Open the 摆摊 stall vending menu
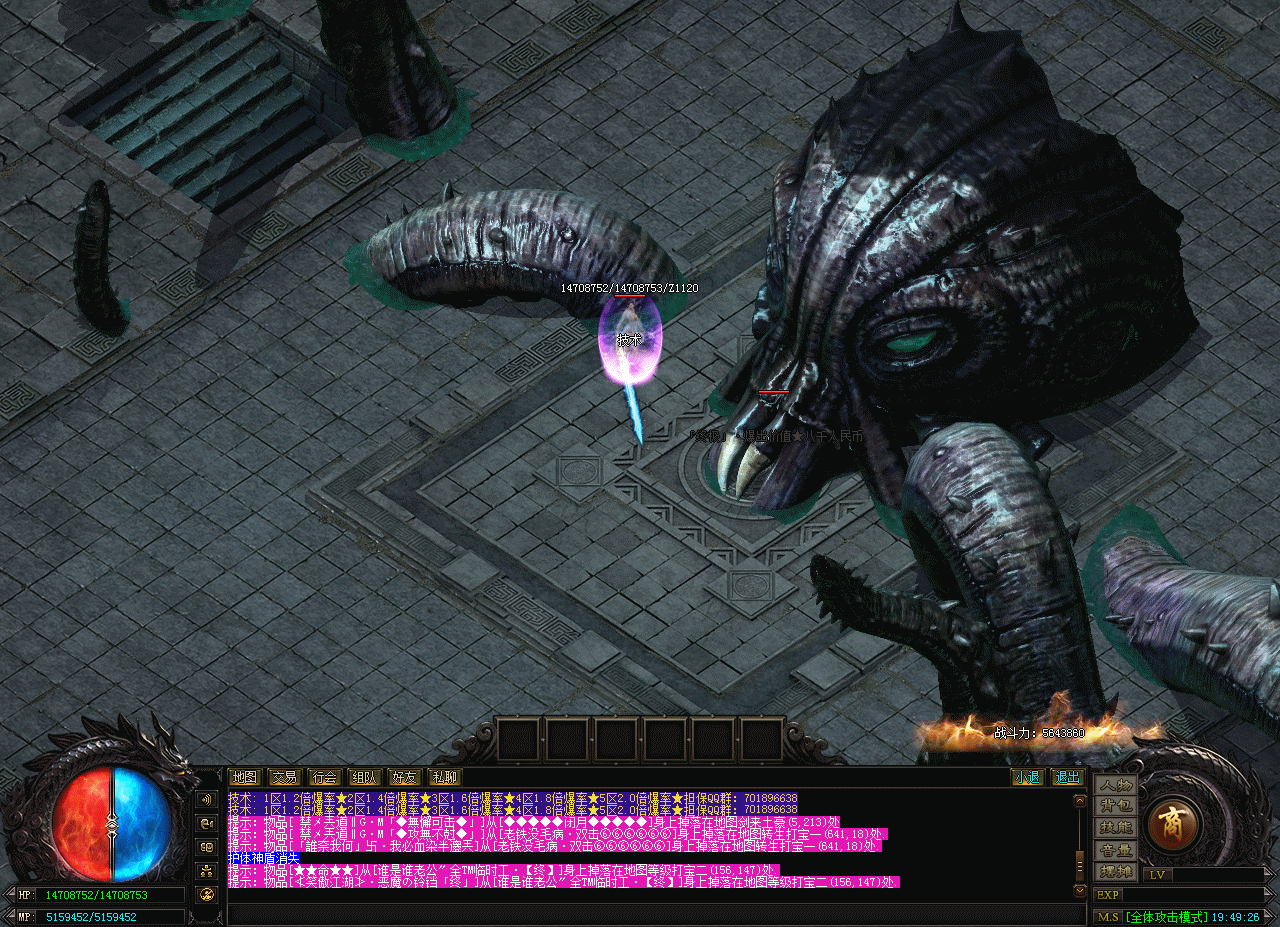This screenshot has width=1280, height=927. pos(1116,871)
